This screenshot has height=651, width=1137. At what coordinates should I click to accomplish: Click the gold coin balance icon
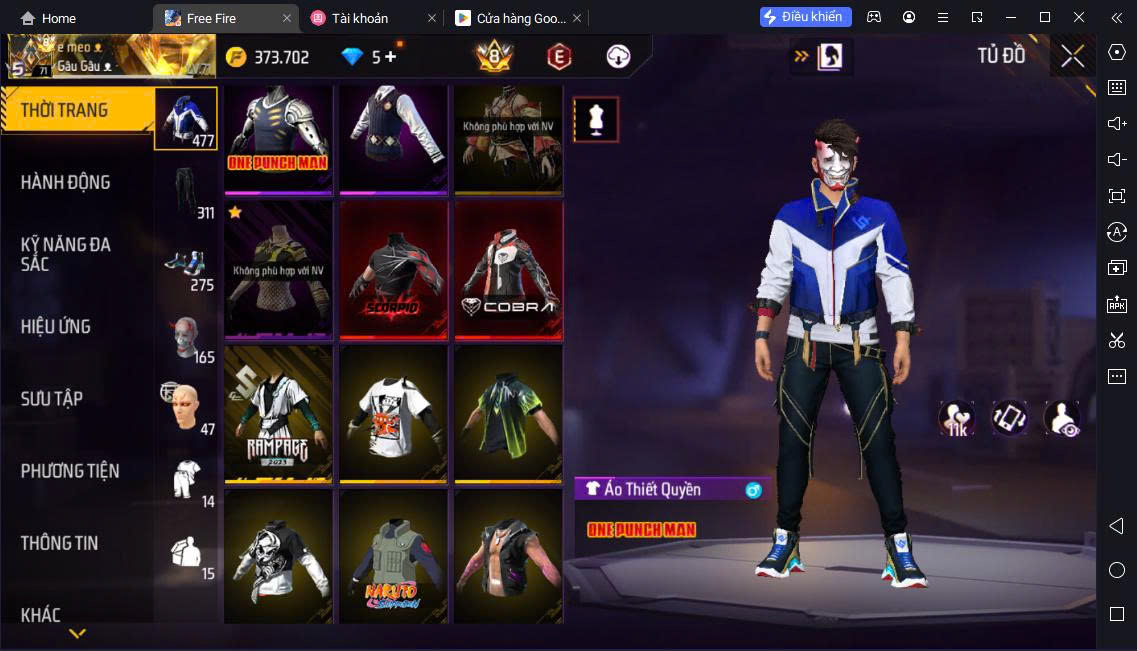pos(236,57)
